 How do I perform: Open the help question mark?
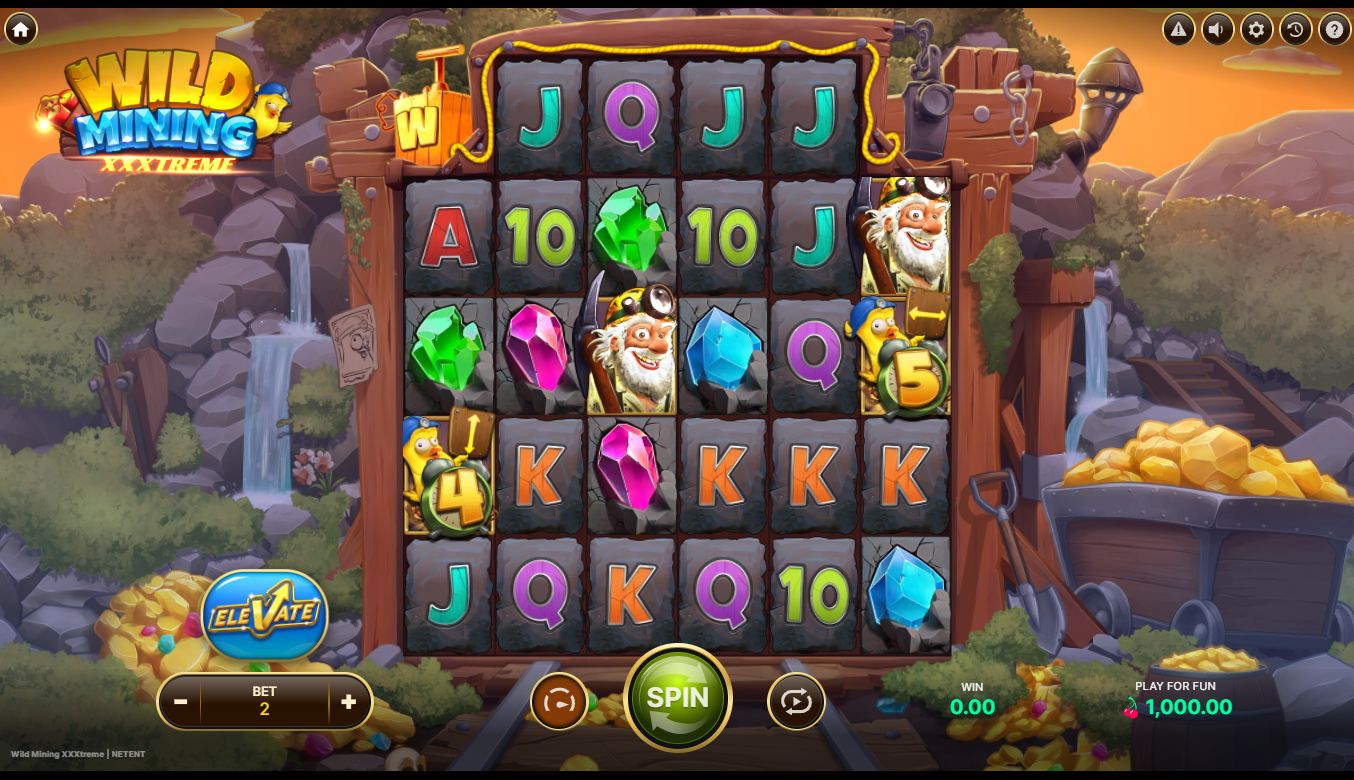pyautogui.click(x=1334, y=29)
